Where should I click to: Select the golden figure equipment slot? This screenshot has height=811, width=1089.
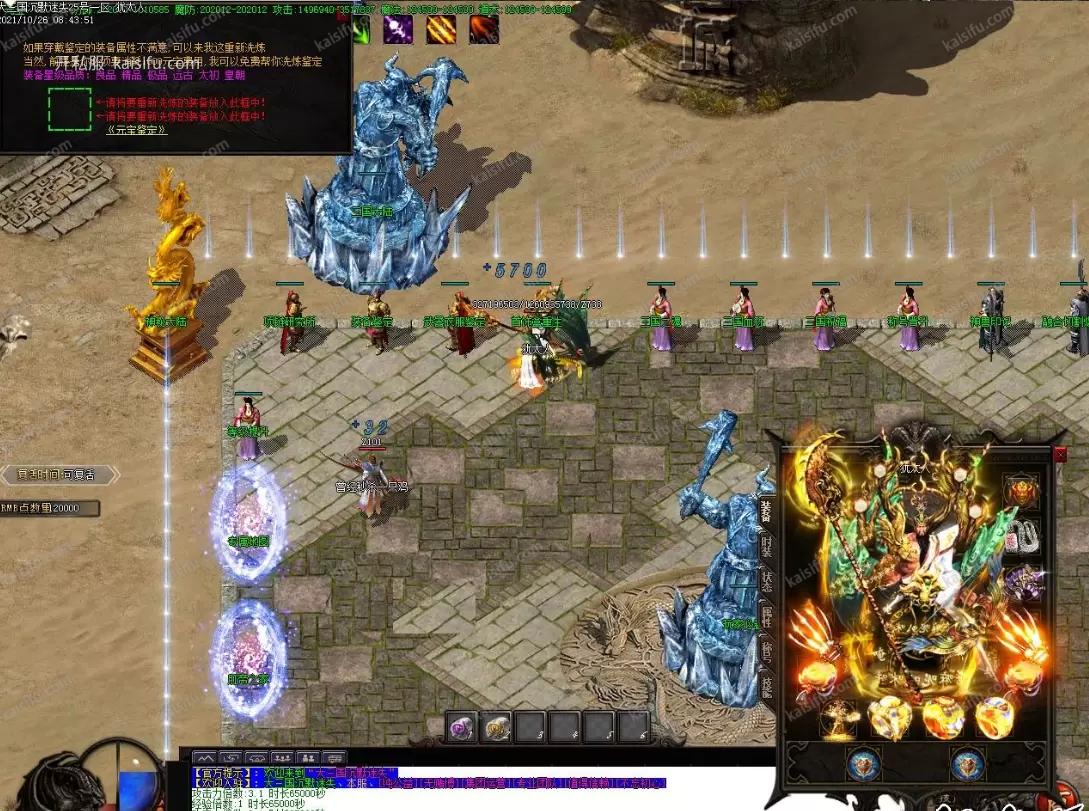click(x=836, y=717)
